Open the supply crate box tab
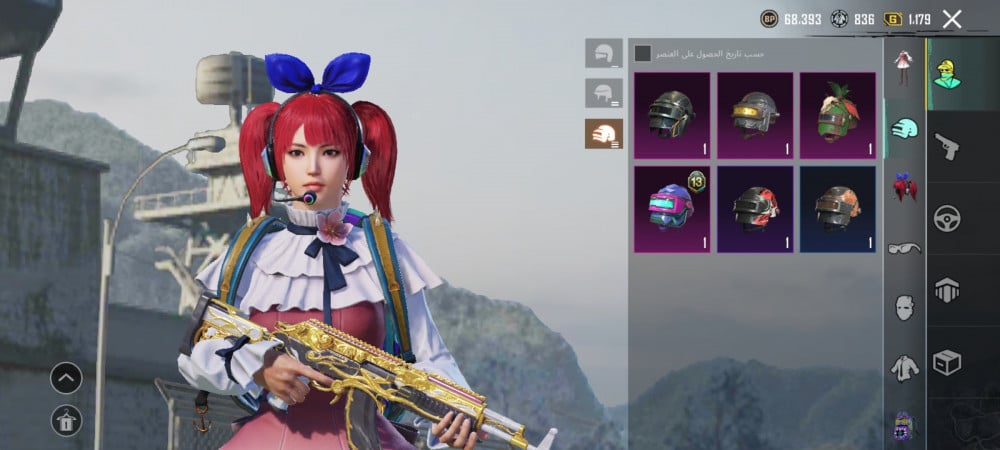 click(946, 362)
